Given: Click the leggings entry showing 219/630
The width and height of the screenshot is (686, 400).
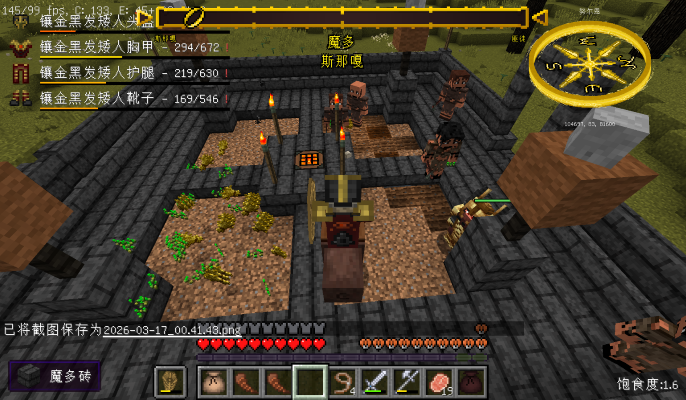Looking at the screenshot, I should [x=128, y=72].
